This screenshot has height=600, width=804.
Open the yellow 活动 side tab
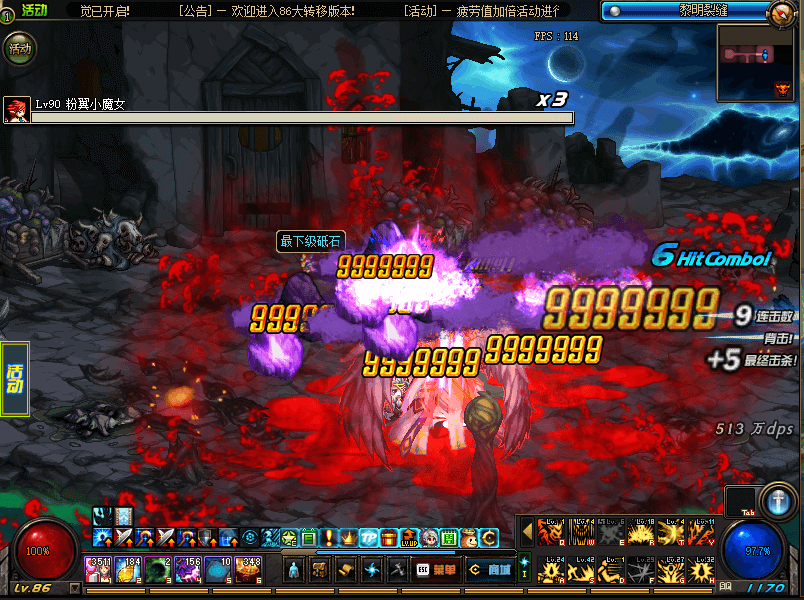tap(14, 379)
